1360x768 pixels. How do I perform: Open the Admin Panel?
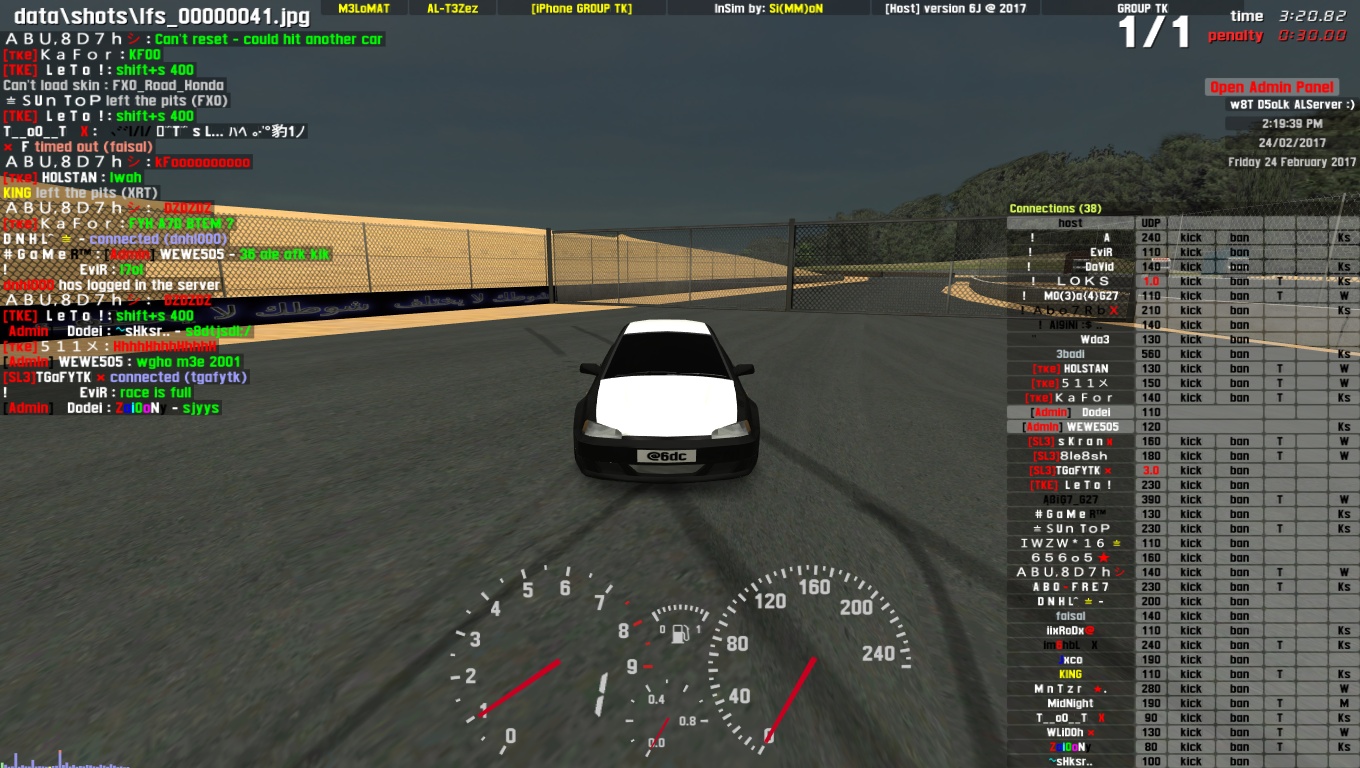point(1272,87)
